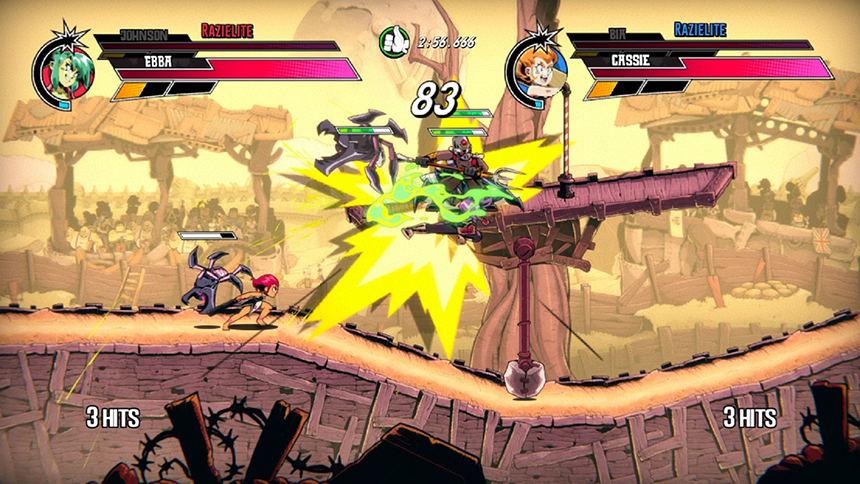860x484 pixels.
Task: Click the green thumbs-up icon beside the timer
Action: [395, 42]
